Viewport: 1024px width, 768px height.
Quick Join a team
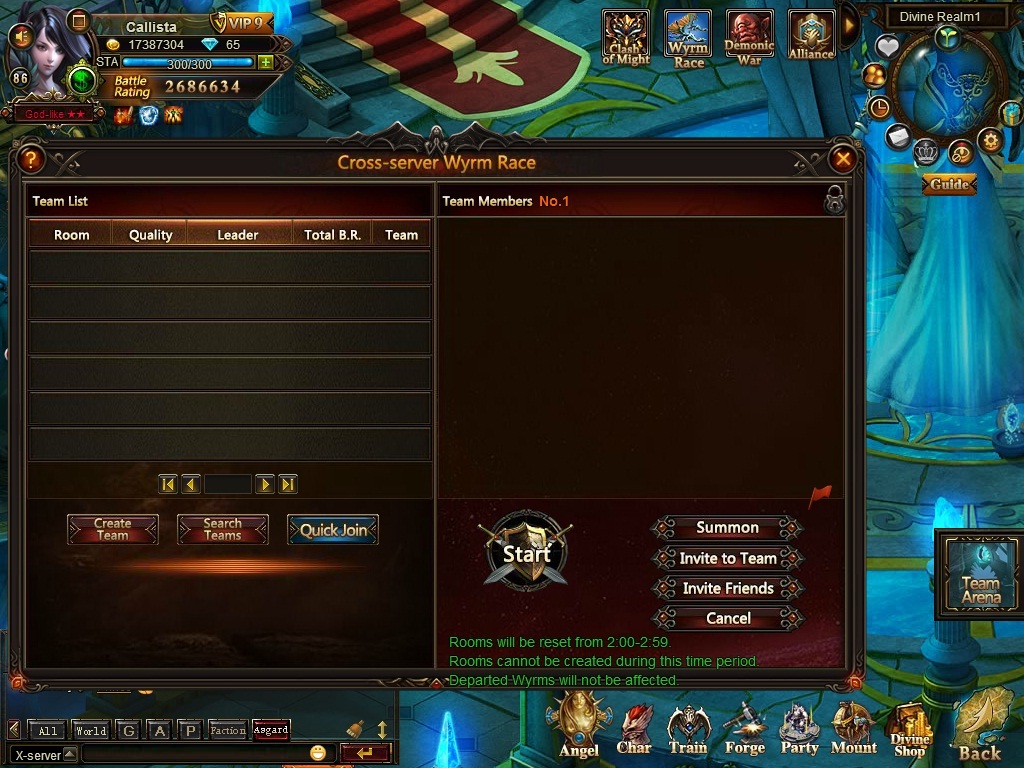(333, 530)
